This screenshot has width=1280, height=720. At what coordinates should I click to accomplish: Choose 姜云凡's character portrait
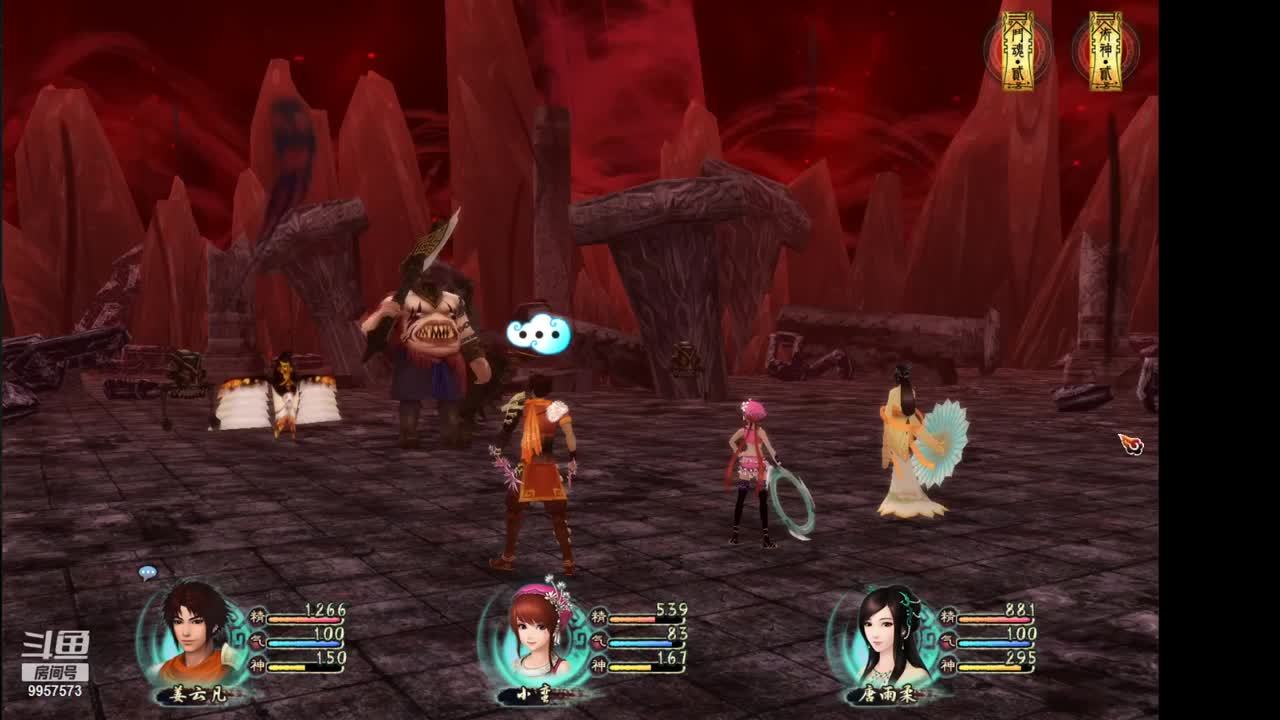[x=190, y=632]
